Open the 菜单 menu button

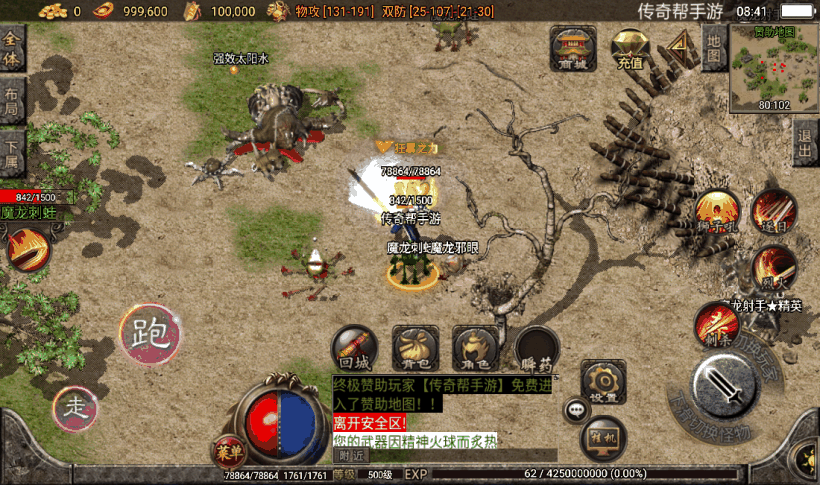228,451
